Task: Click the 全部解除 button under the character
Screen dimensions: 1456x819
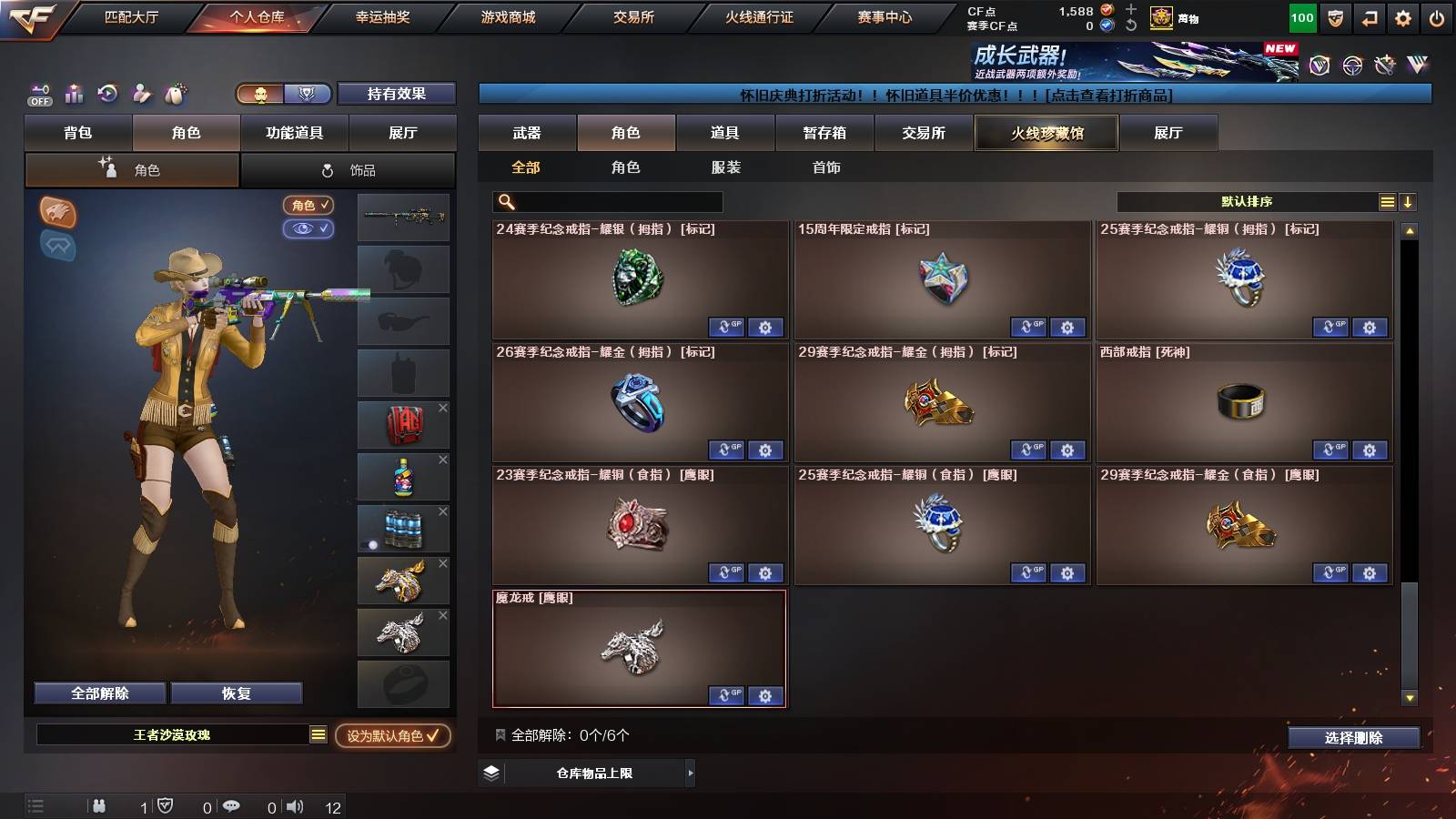Action: click(x=98, y=693)
